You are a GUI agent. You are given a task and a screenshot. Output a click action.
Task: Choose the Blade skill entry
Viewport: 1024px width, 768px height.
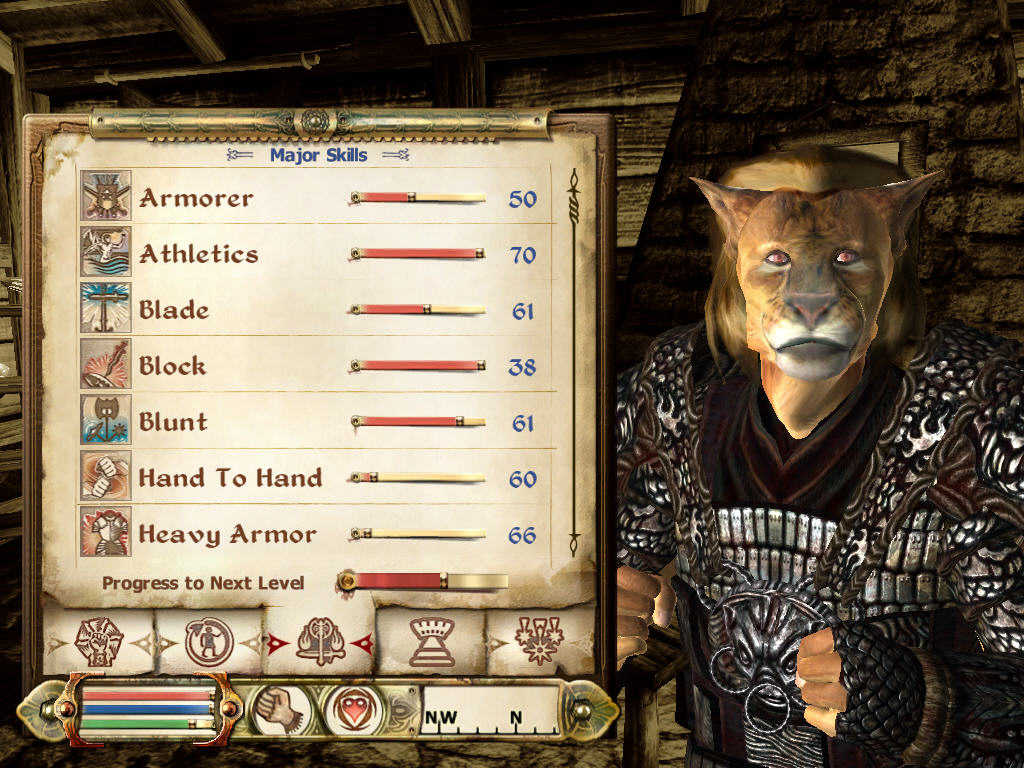(x=310, y=310)
